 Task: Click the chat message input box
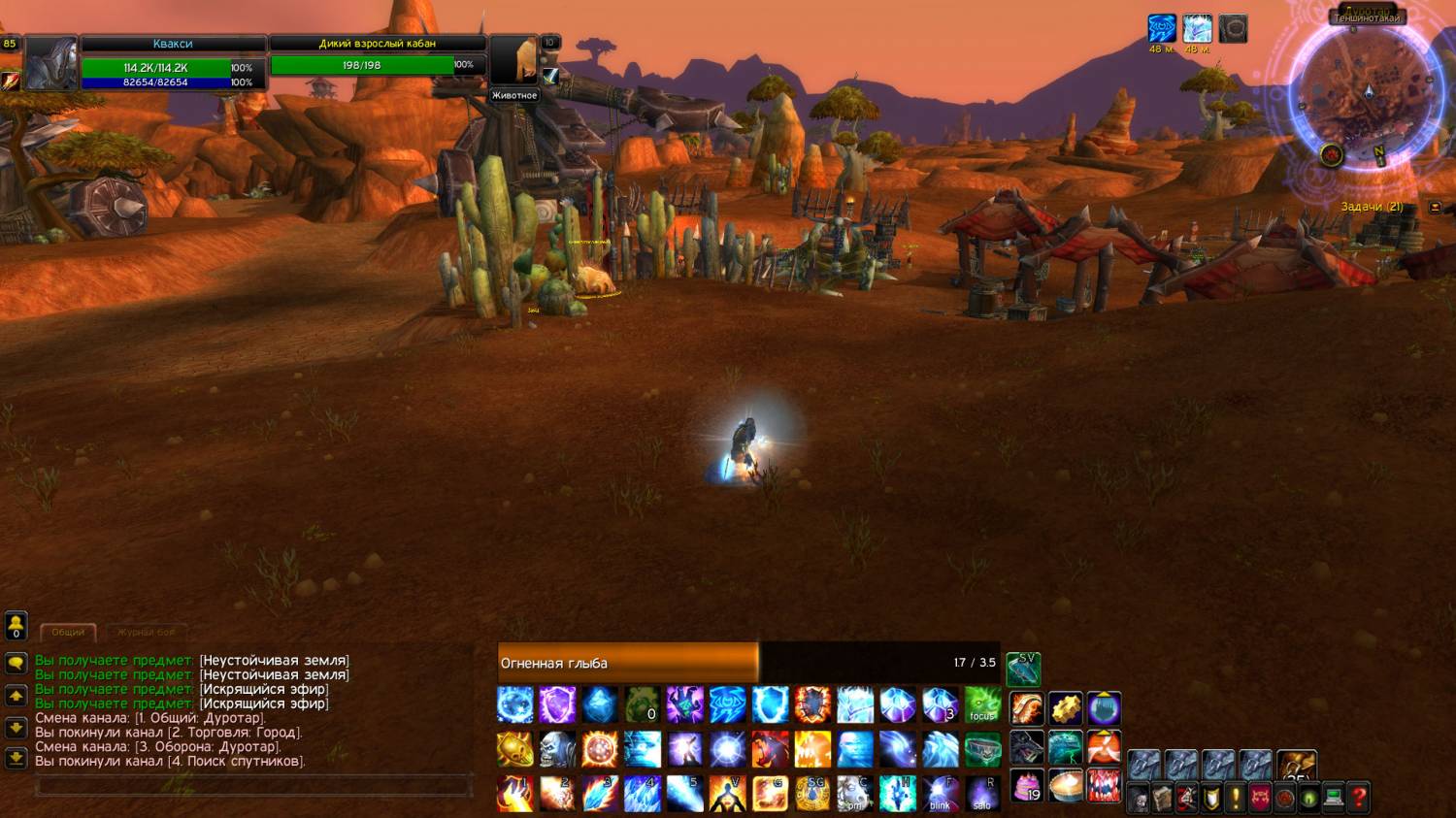click(x=252, y=787)
